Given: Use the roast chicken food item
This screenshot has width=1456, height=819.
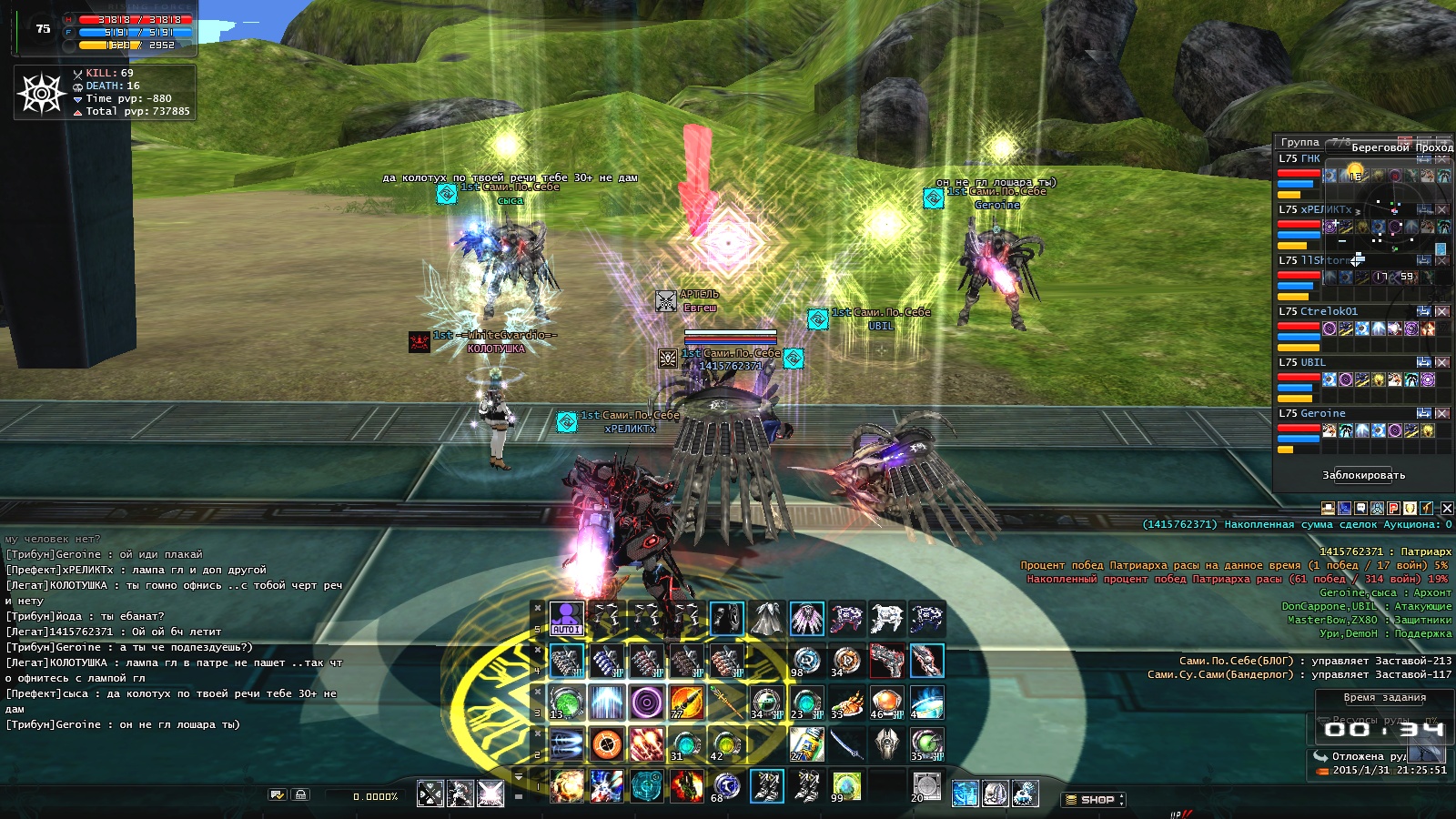Looking at the screenshot, I should tap(846, 703).
